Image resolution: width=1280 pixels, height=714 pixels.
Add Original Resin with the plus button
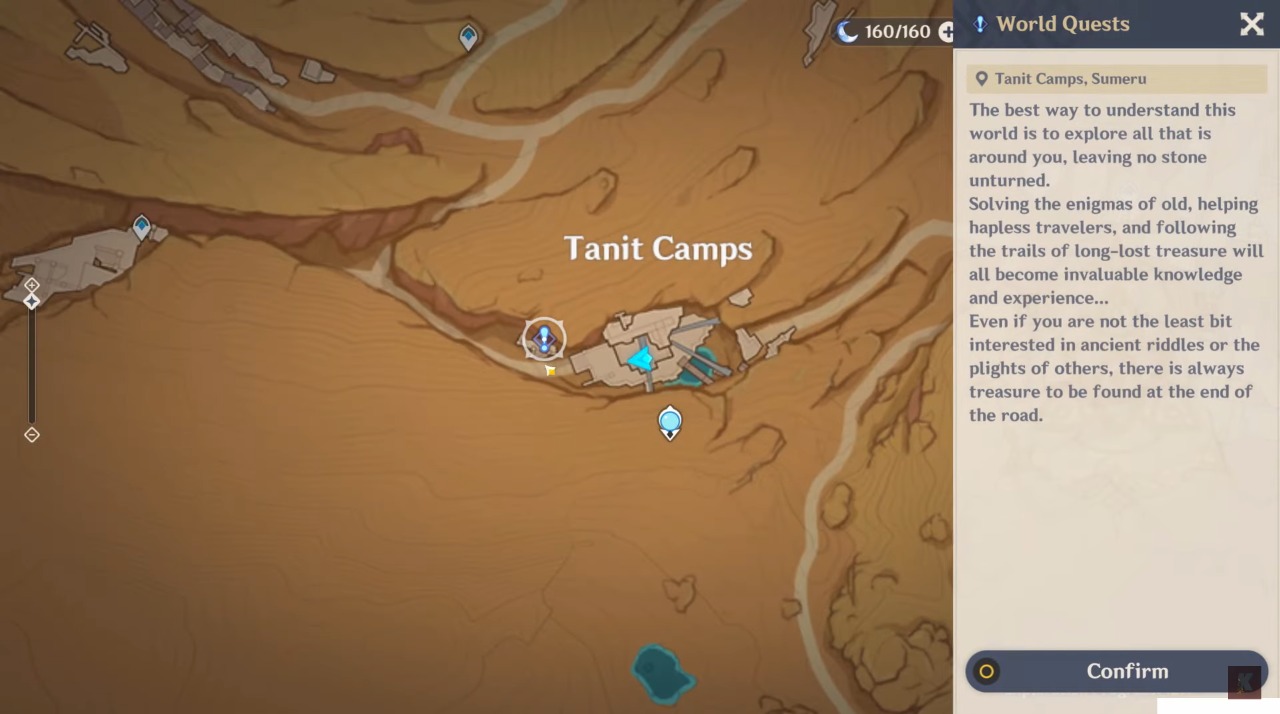coord(945,32)
